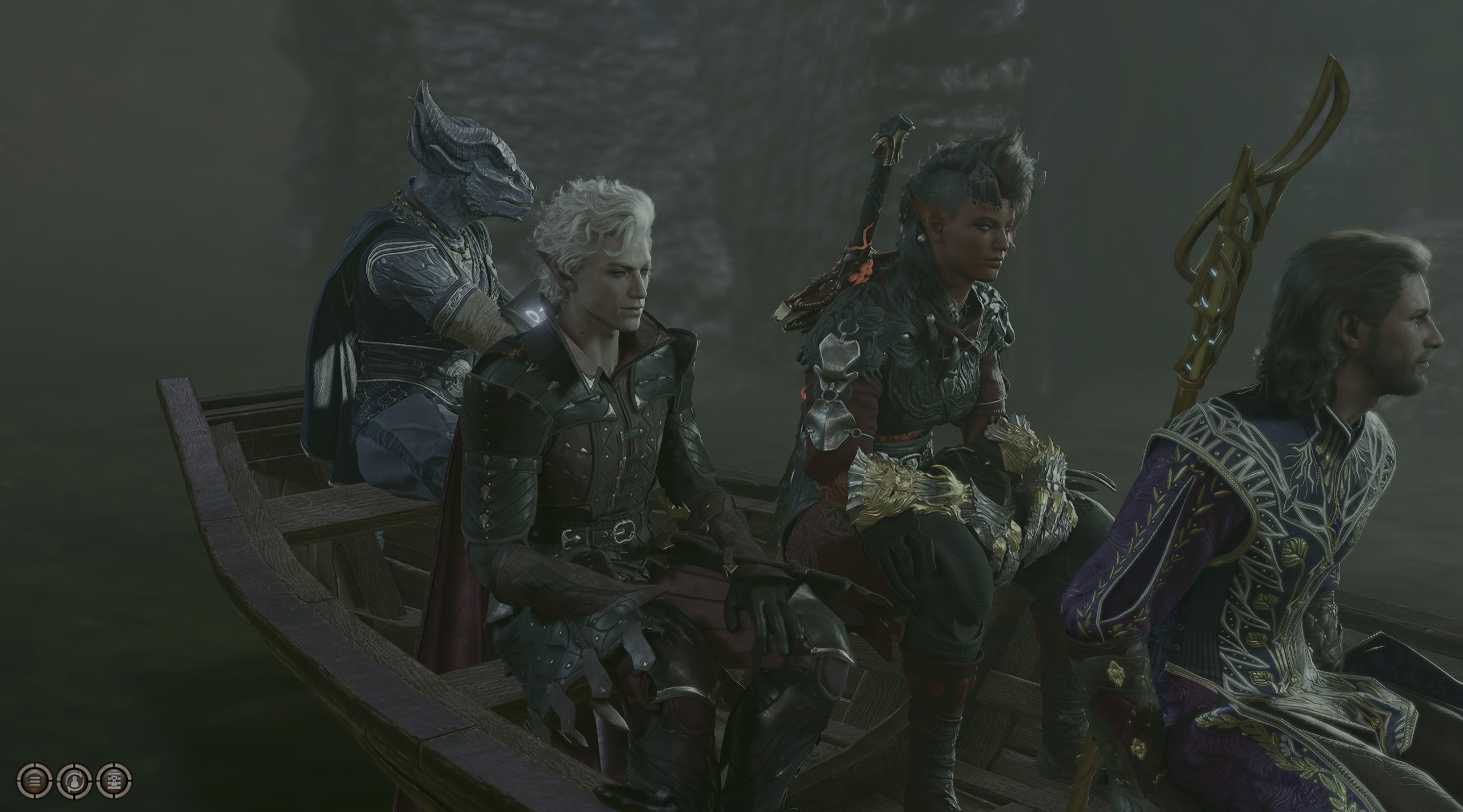Open the hourglass dialogue history button
This screenshot has height=812, width=1463.
coord(114,781)
